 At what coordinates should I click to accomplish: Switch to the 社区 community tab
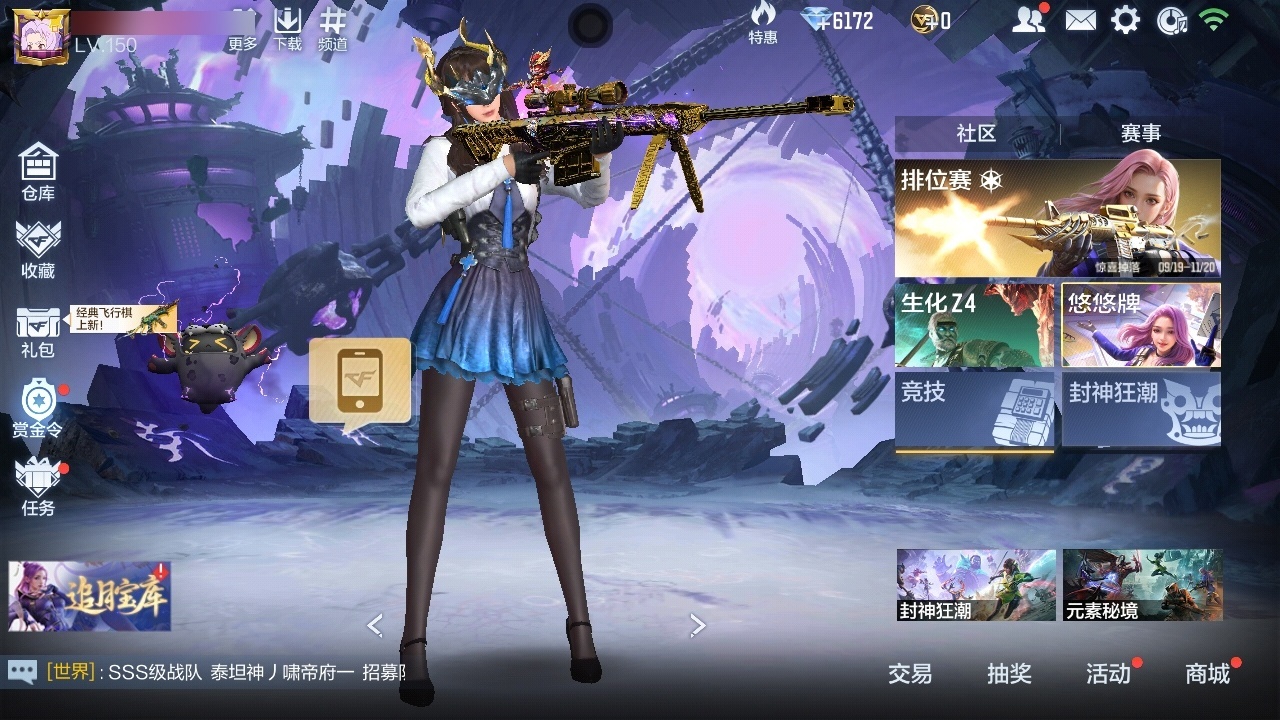click(x=976, y=134)
